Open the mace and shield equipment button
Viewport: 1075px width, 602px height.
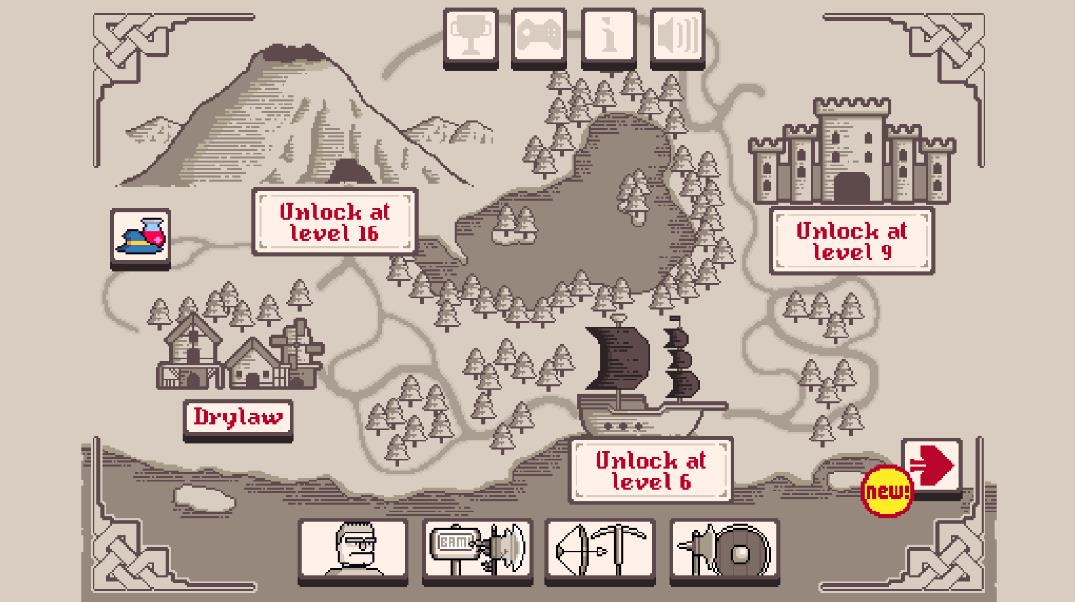pyautogui.click(x=724, y=548)
